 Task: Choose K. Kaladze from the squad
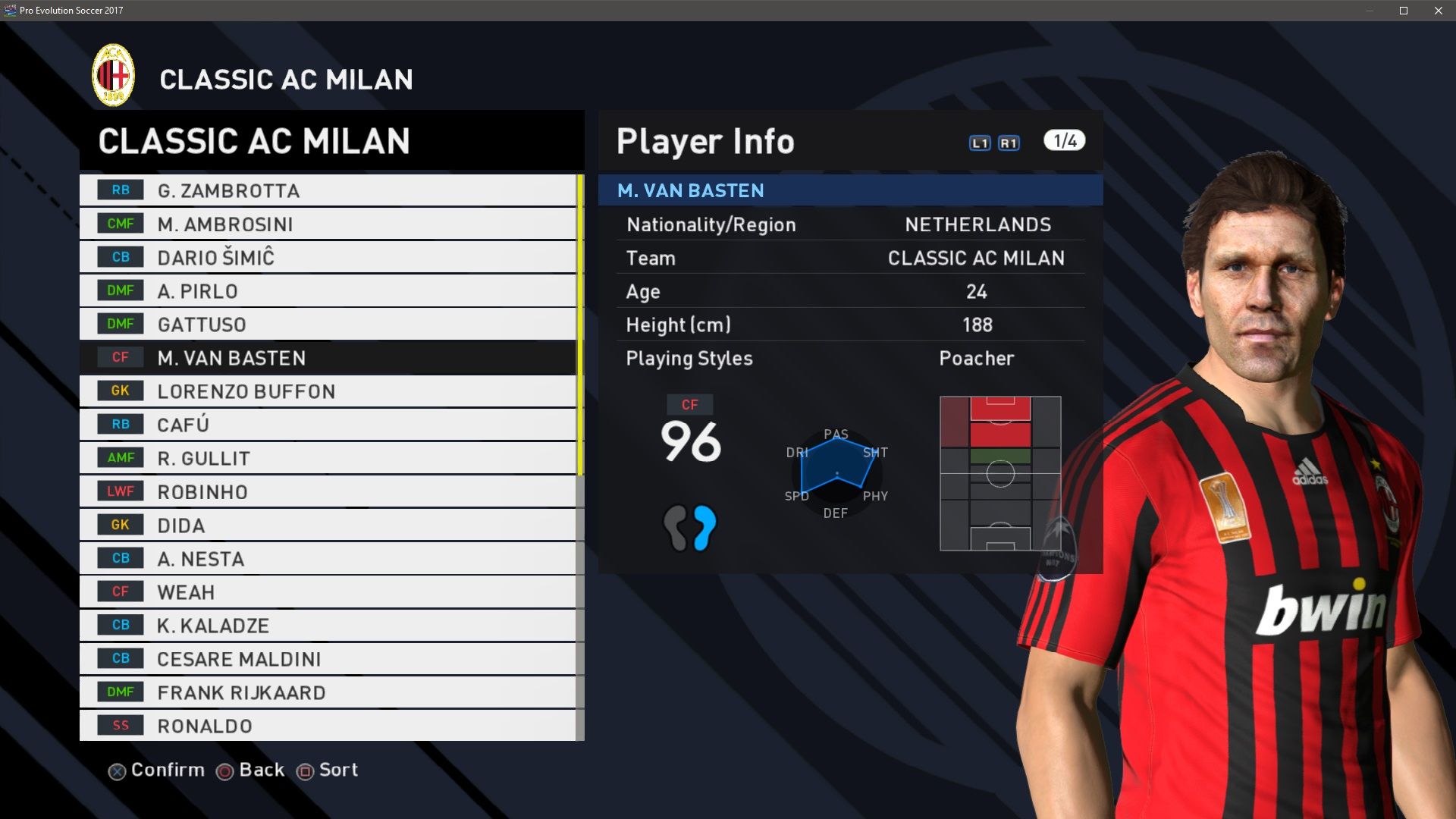coord(328,625)
